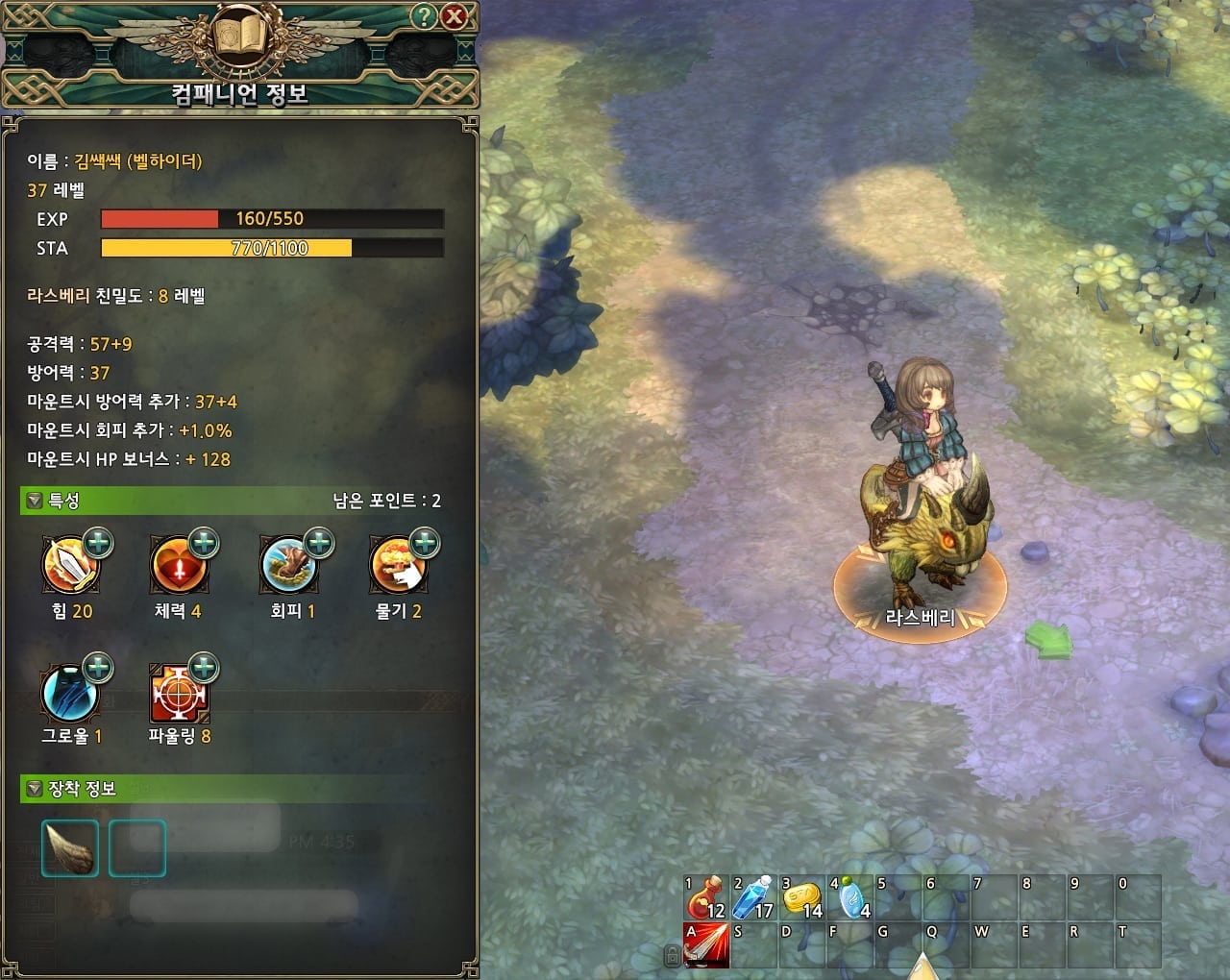This screenshot has width=1230, height=980.
Task: Use the red potion in hotbar slot 1
Action: tap(705, 897)
